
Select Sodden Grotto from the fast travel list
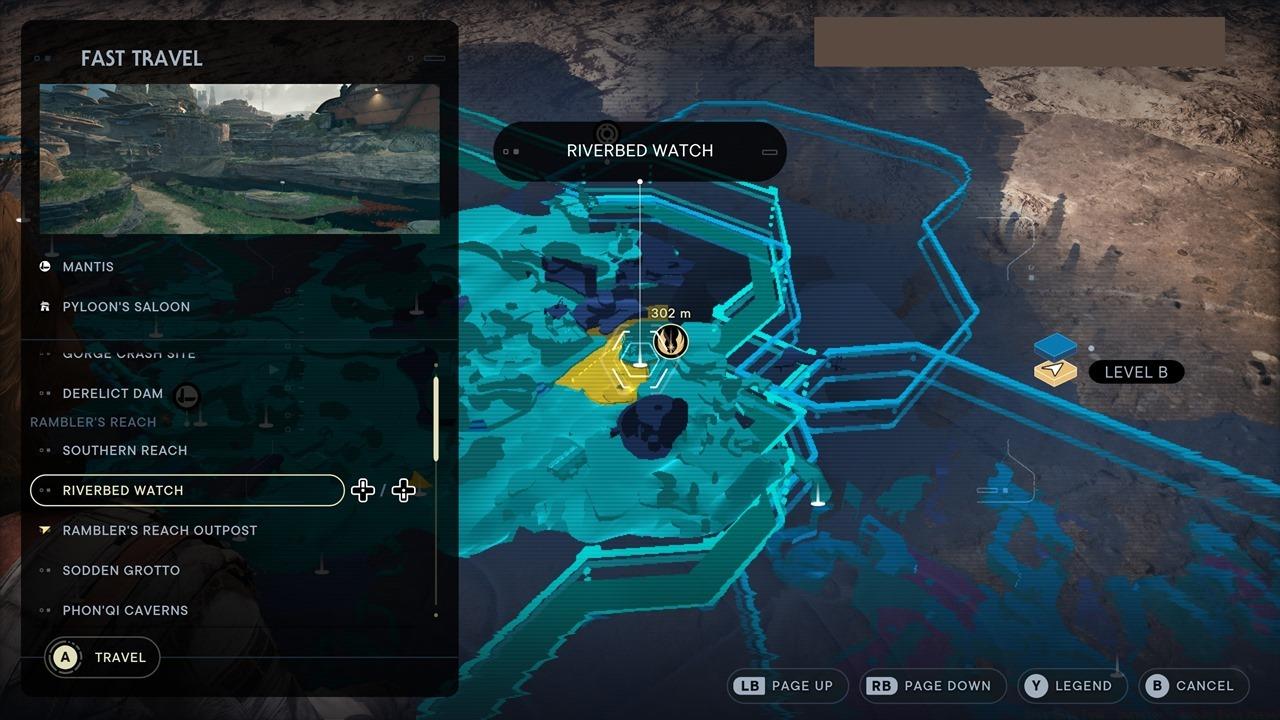pyautogui.click(x=120, y=570)
